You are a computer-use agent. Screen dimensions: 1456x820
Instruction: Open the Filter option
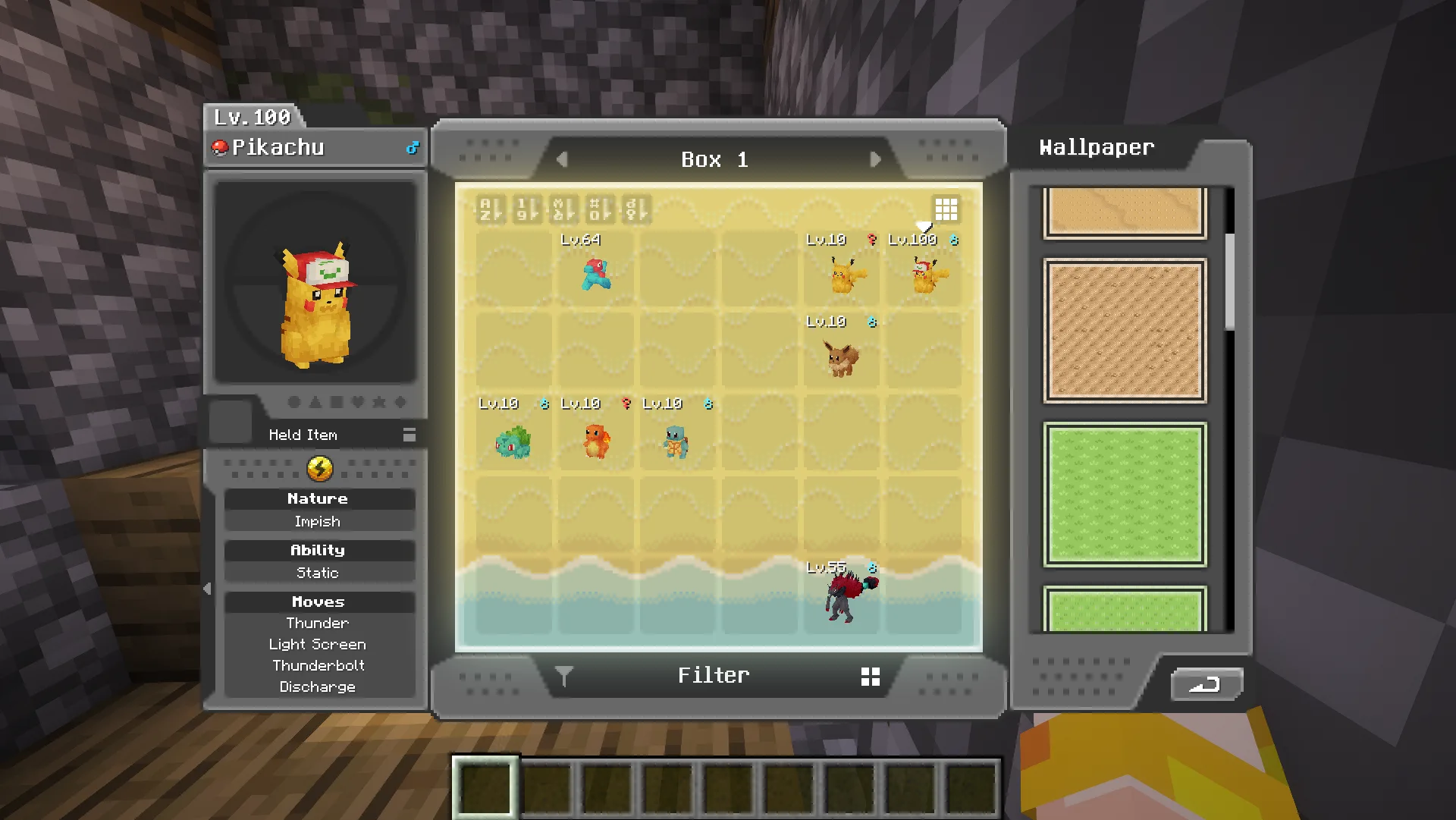713,675
